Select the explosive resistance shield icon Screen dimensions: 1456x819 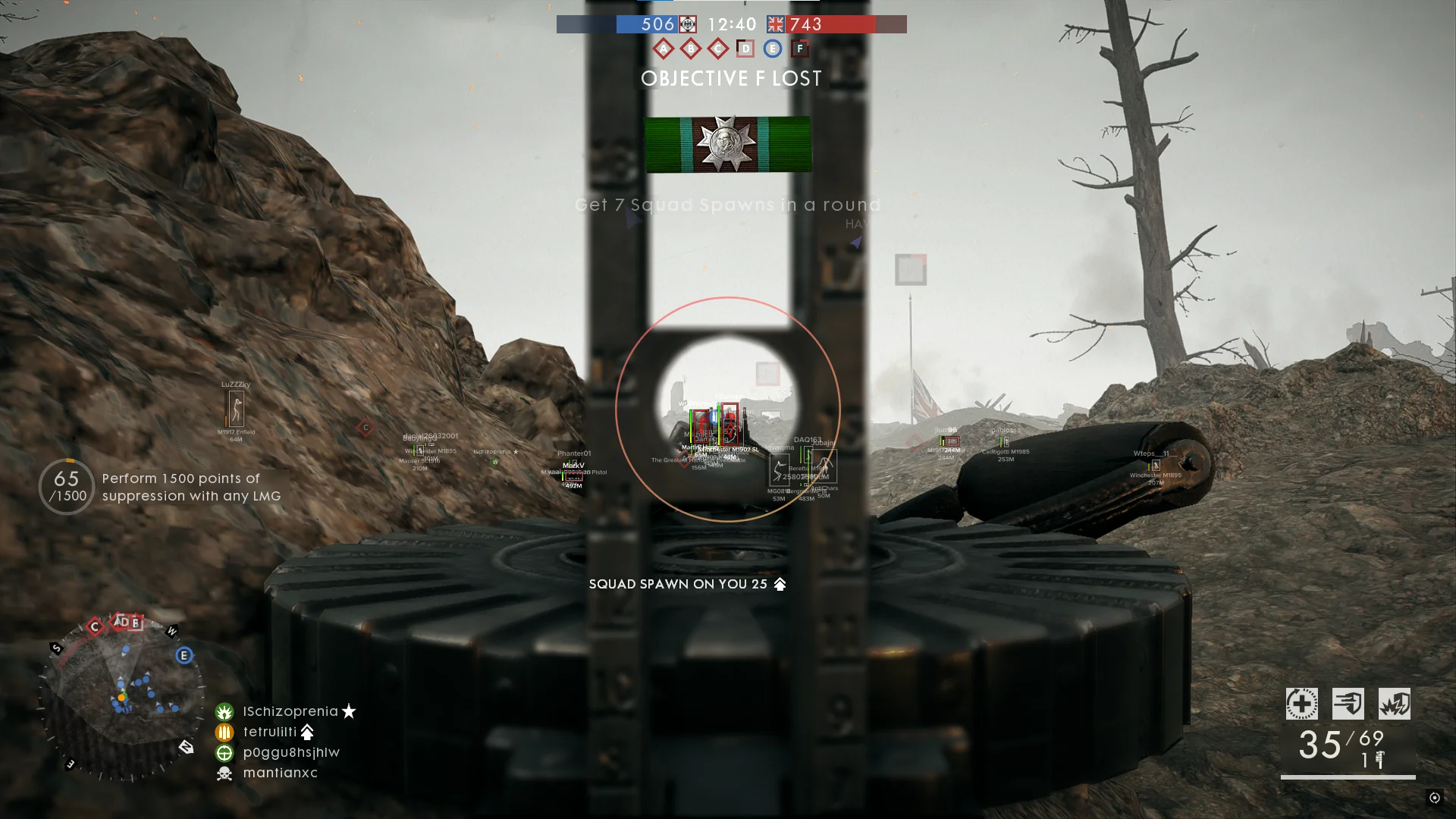click(1395, 704)
